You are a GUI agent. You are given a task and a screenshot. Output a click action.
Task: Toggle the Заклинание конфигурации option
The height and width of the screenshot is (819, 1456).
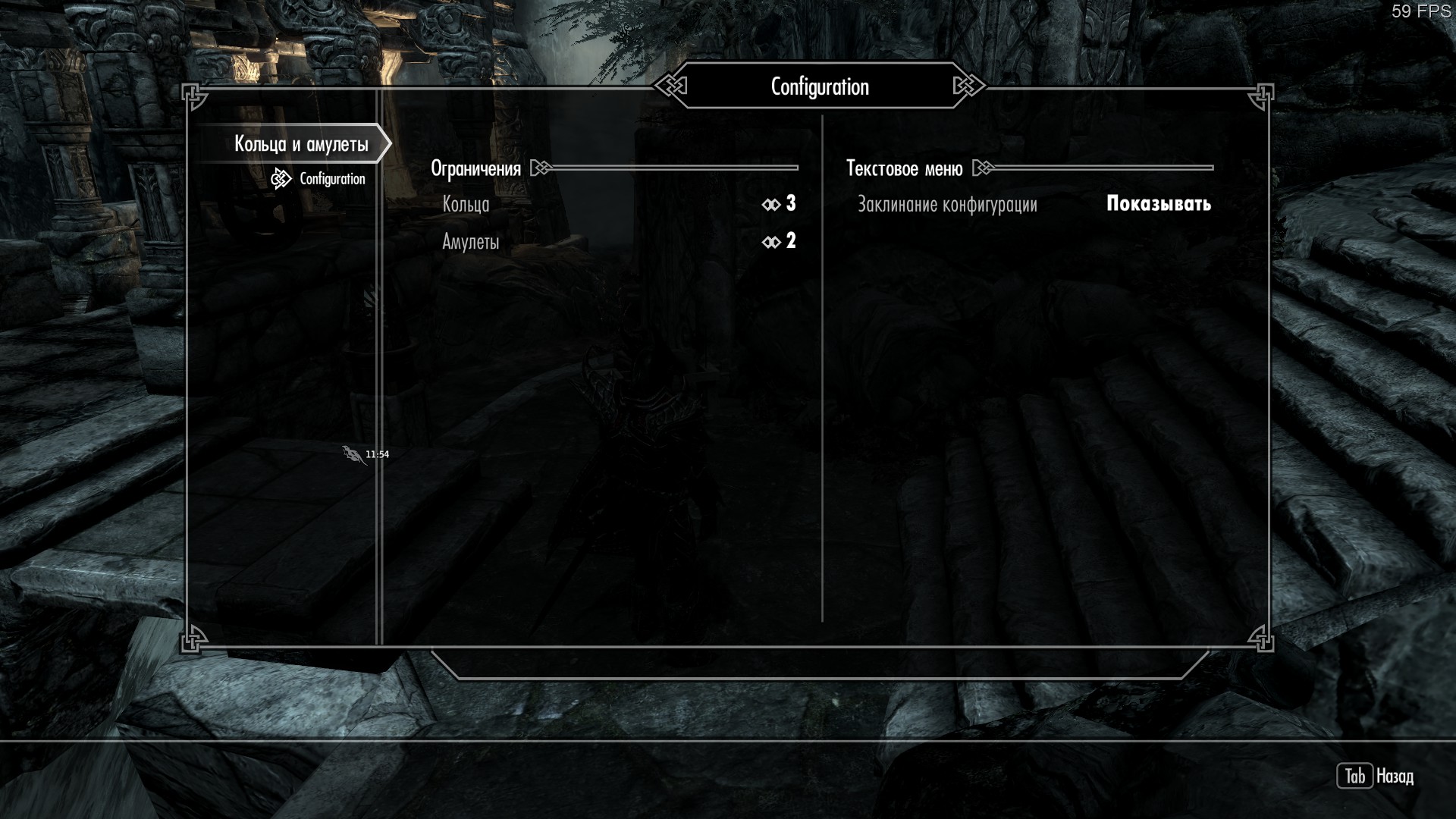(1158, 204)
